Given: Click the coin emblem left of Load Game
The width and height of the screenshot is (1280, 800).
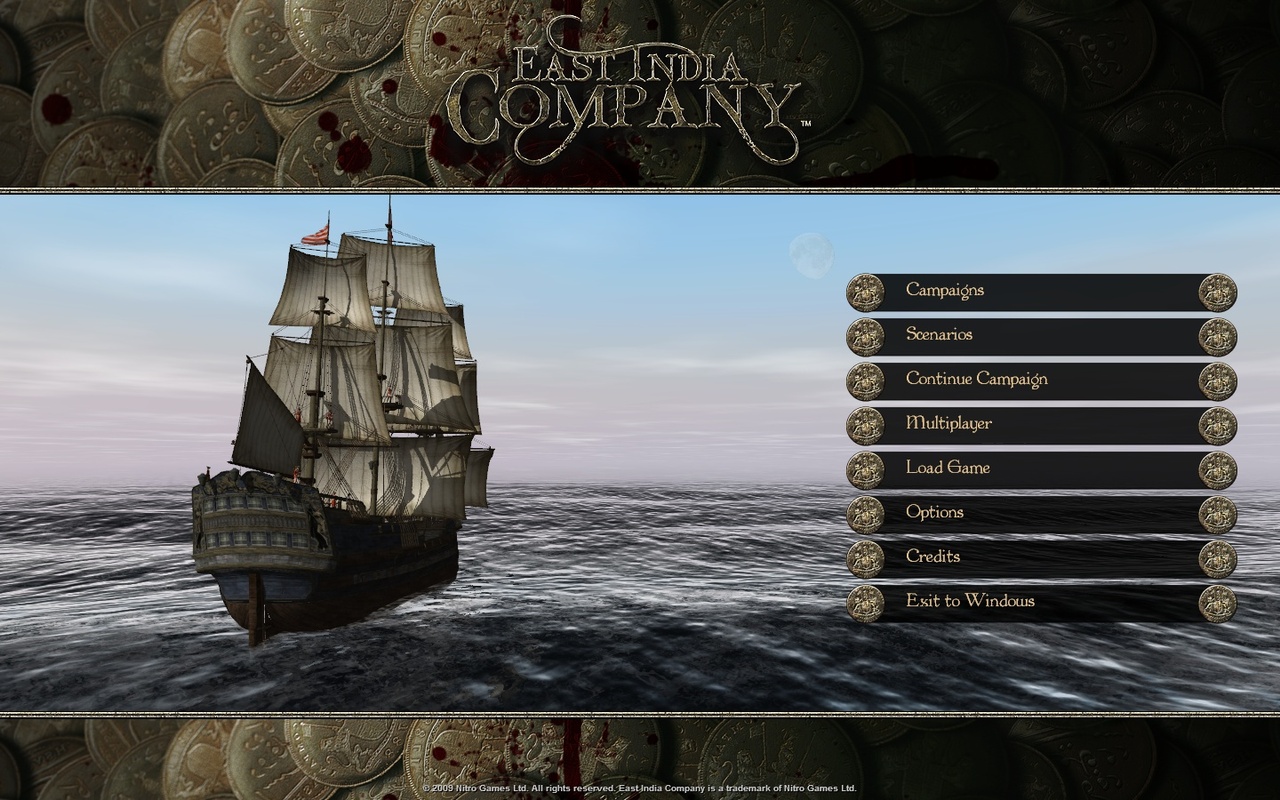Looking at the screenshot, I should (x=864, y=468).
